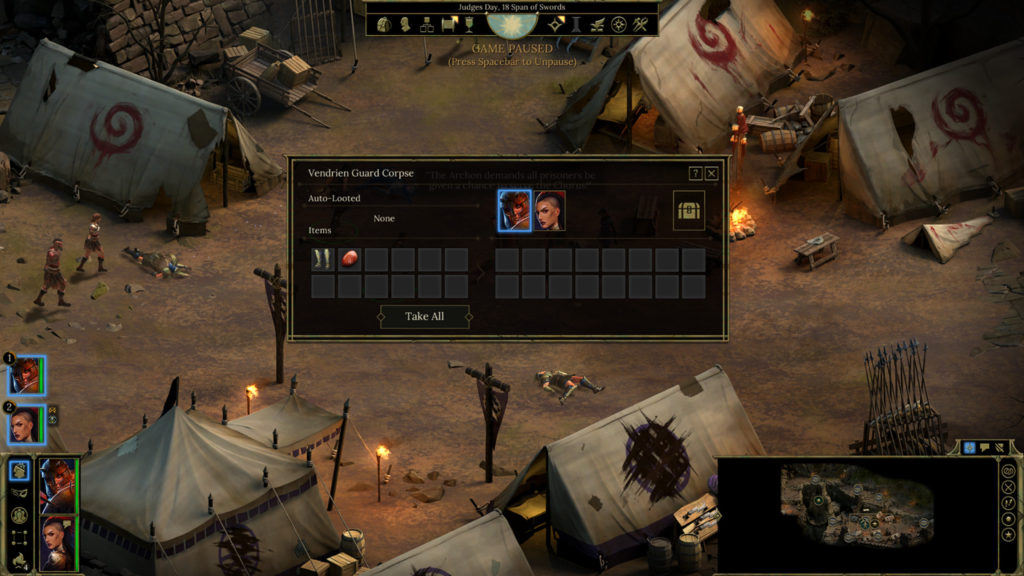Screen dimensions: 1024x576
Task: Open the stash chest in loot window
Action: pyautogui.click(x=689, y=211)
